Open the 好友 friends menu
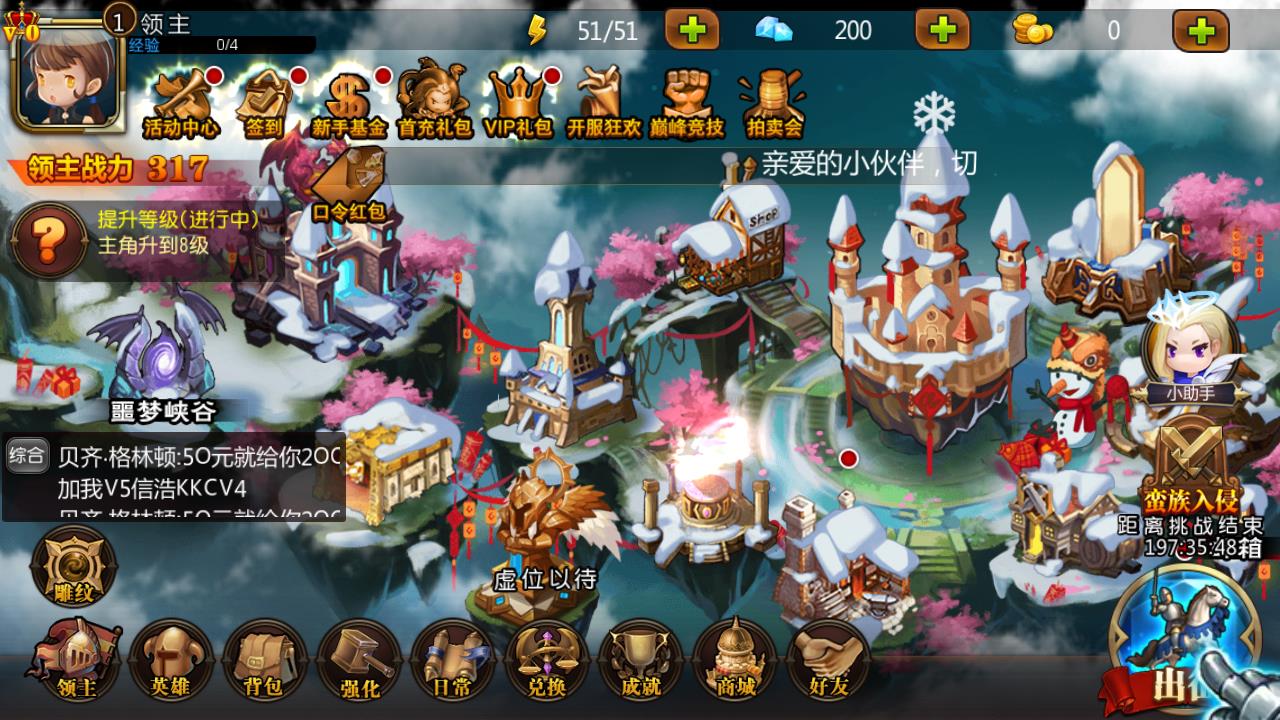This screenshot has width=1280, height=720. tap(829, 660)
